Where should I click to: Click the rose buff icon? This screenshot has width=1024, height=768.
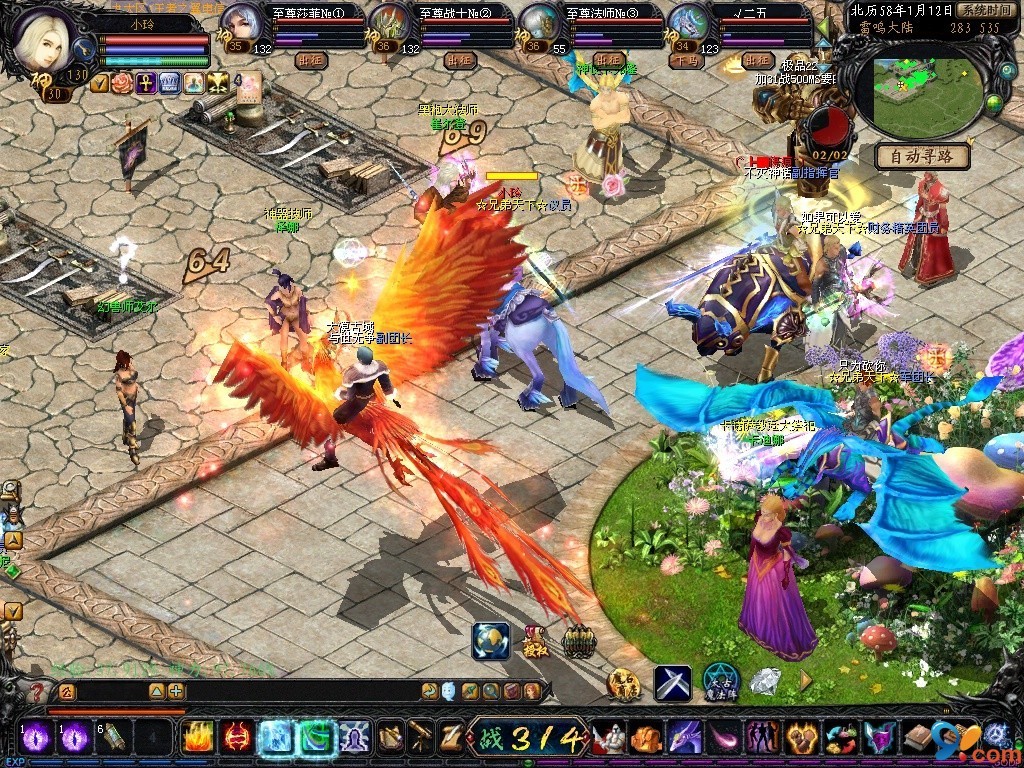tap(122, 83)
